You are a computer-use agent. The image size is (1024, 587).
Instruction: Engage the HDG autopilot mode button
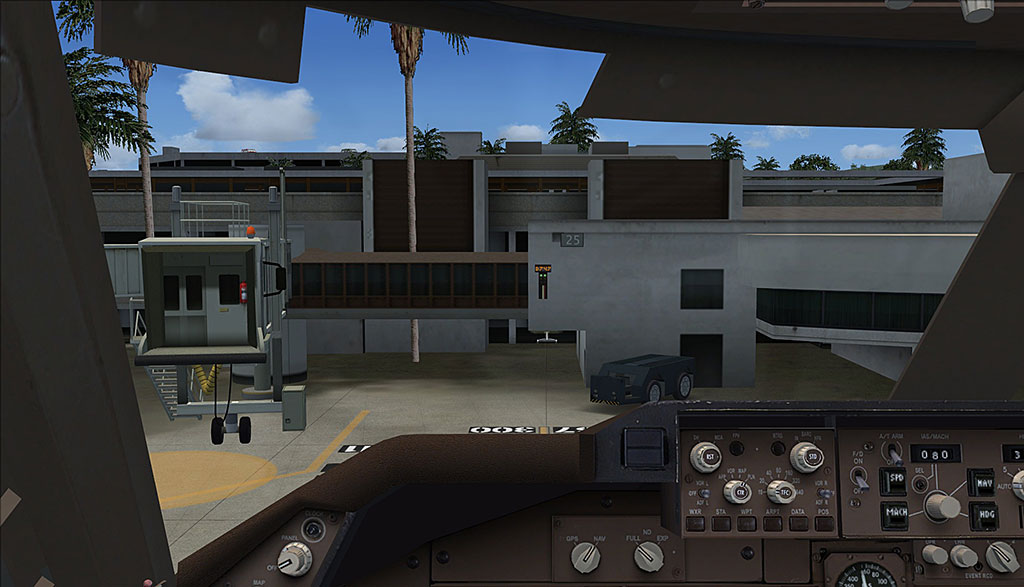tap(982, 515)
